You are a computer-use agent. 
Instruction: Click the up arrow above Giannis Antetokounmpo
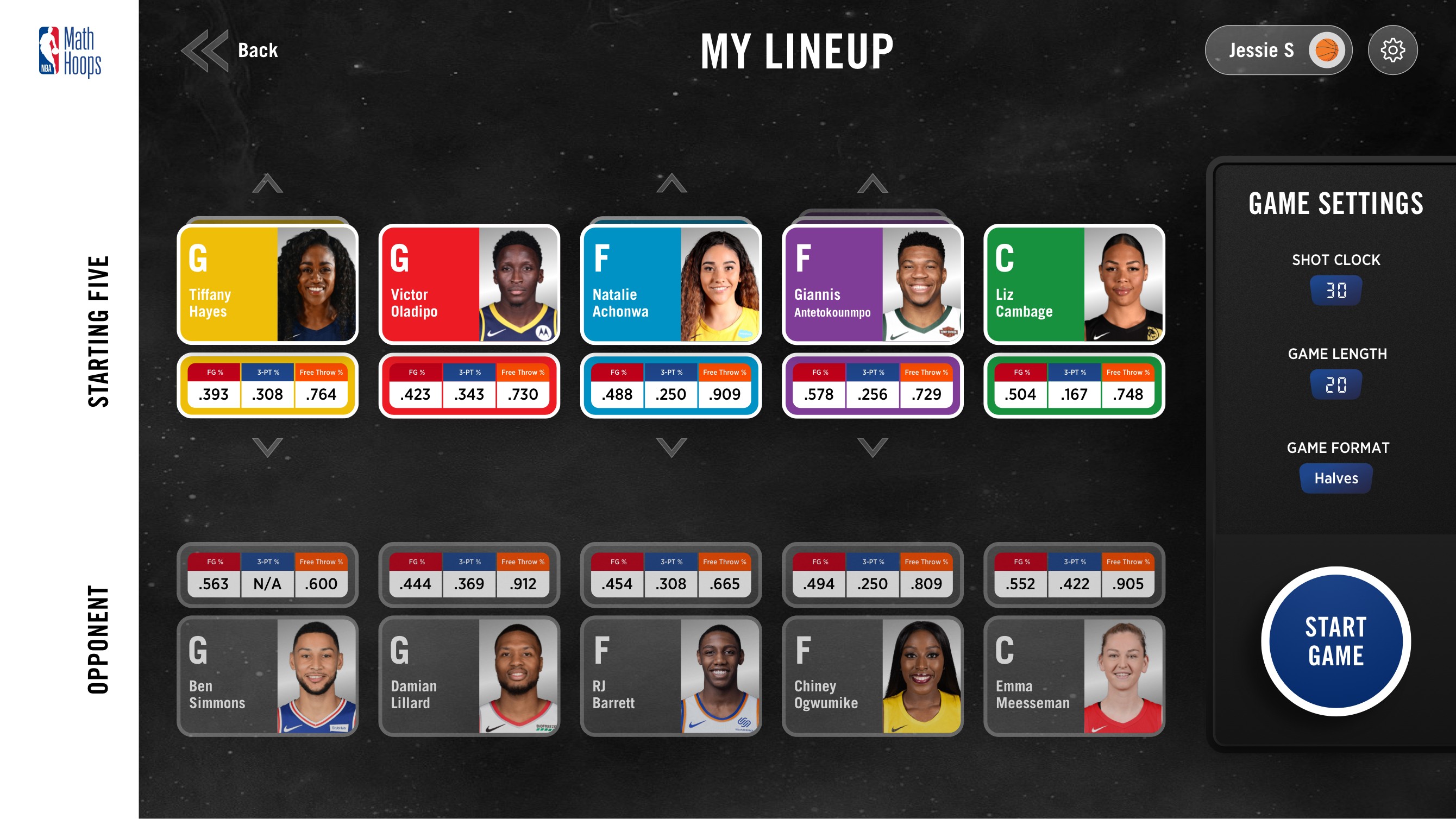coord(872,184)
